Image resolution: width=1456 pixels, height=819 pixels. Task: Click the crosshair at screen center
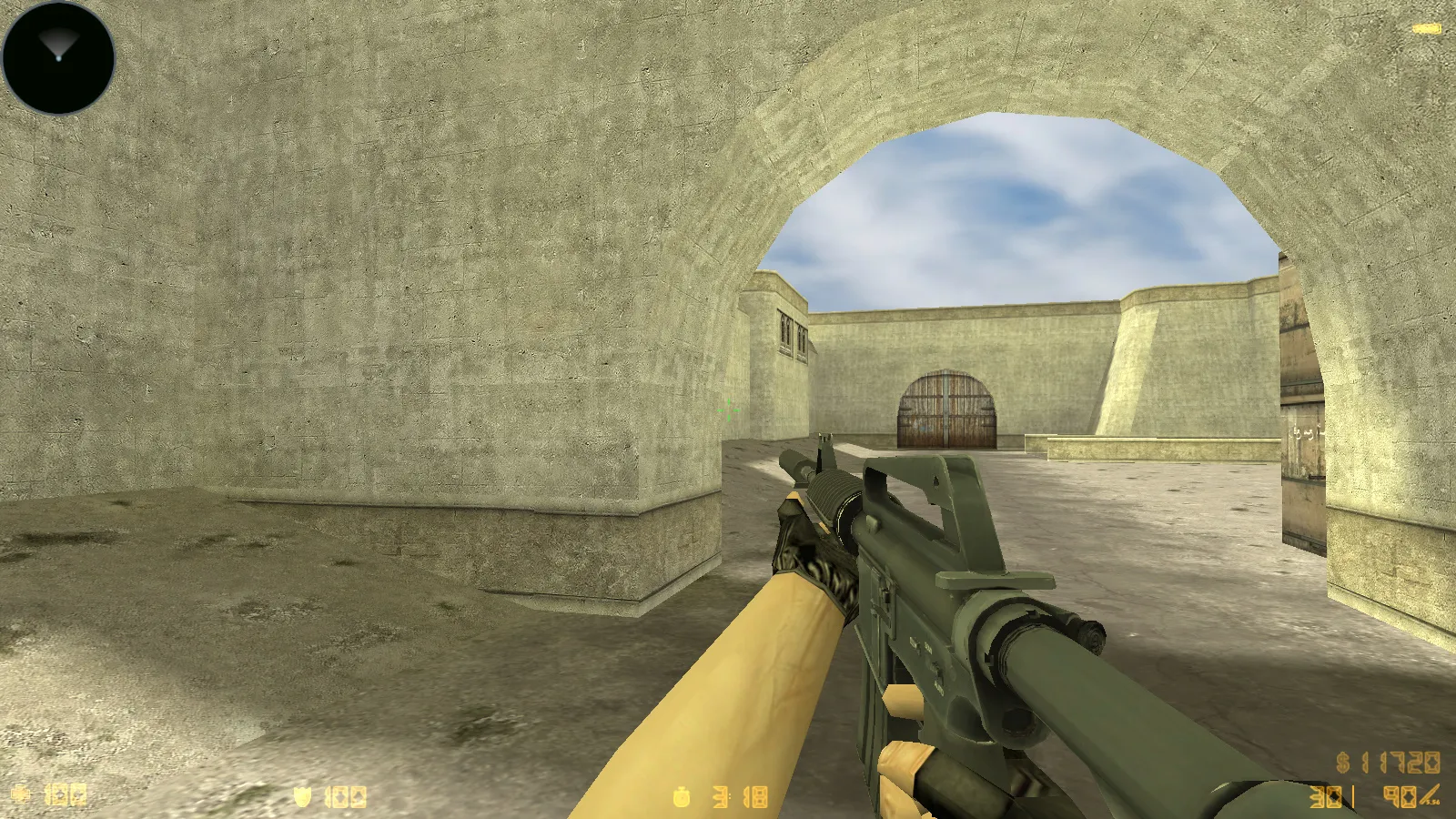tap(728, 409)
